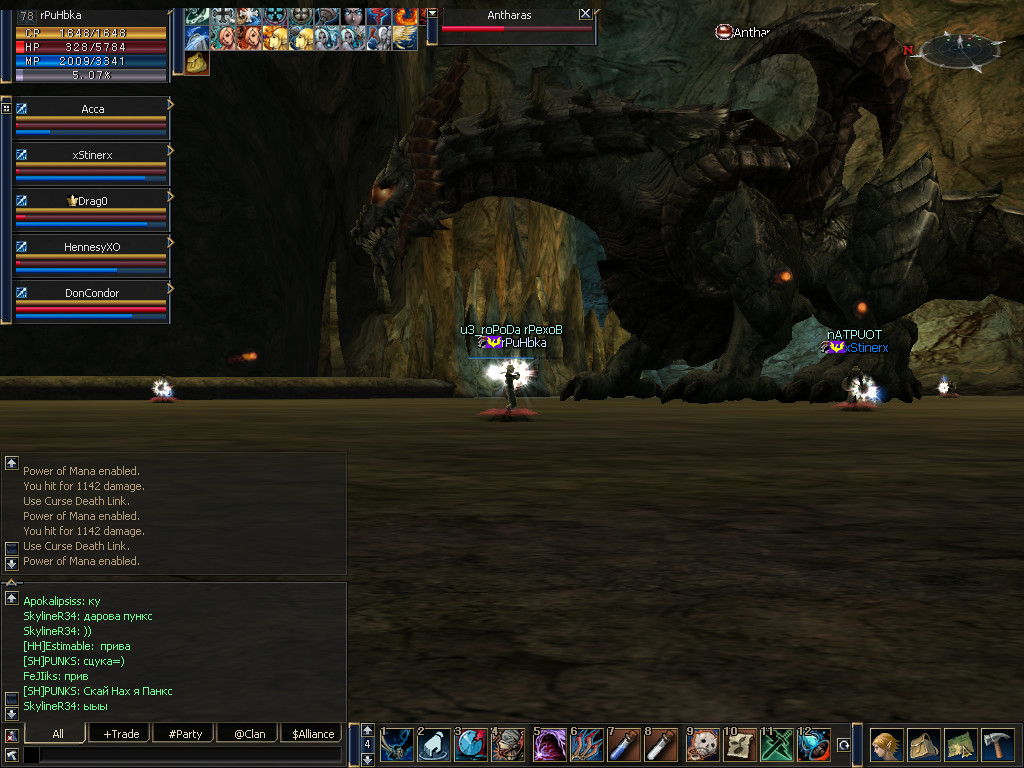This screenshot has width=1024, height=768.
Task: Activate the skull skill in slot 9
Action: [x=703, y=745]
